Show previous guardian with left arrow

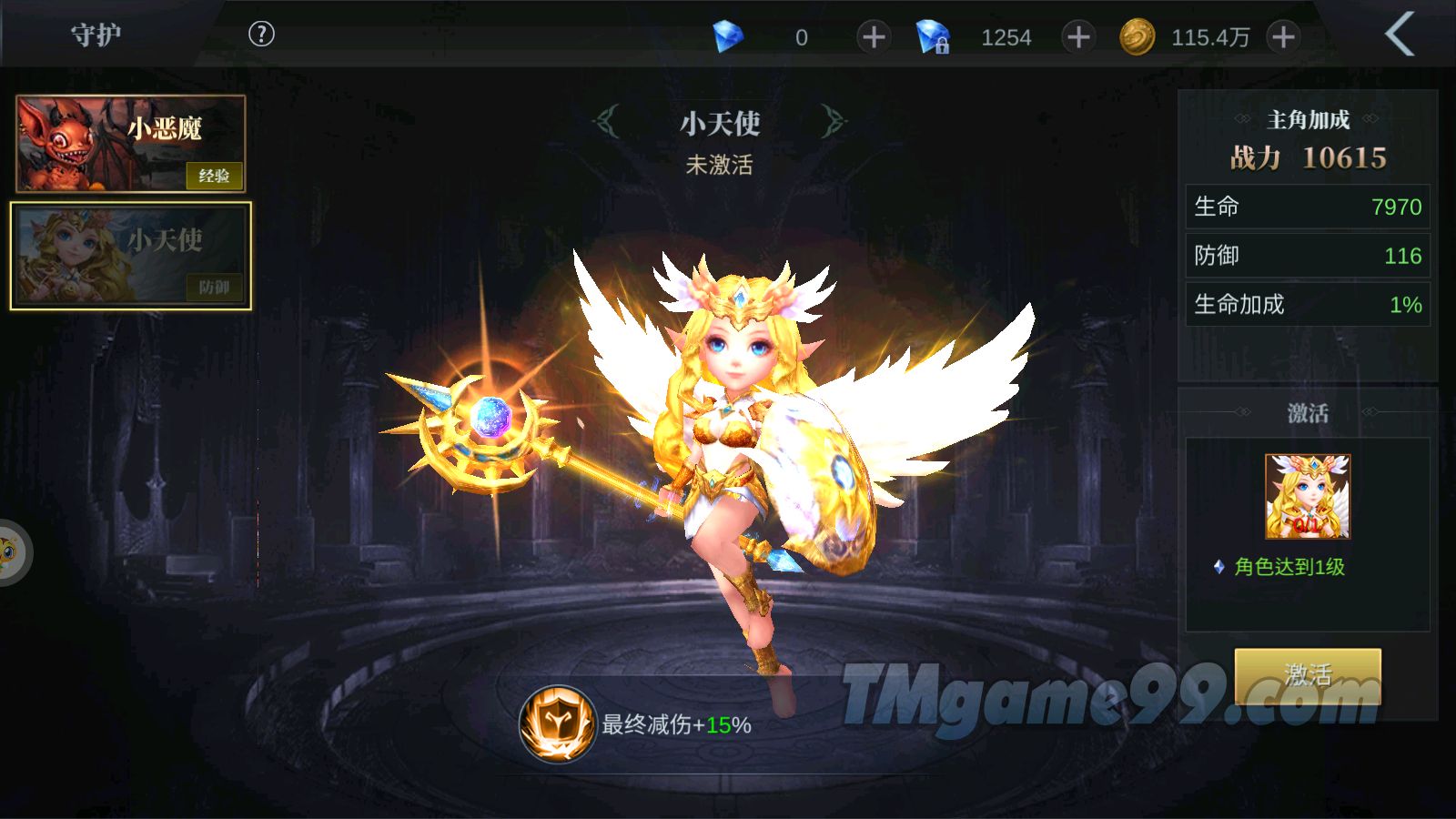click(607, 121)
